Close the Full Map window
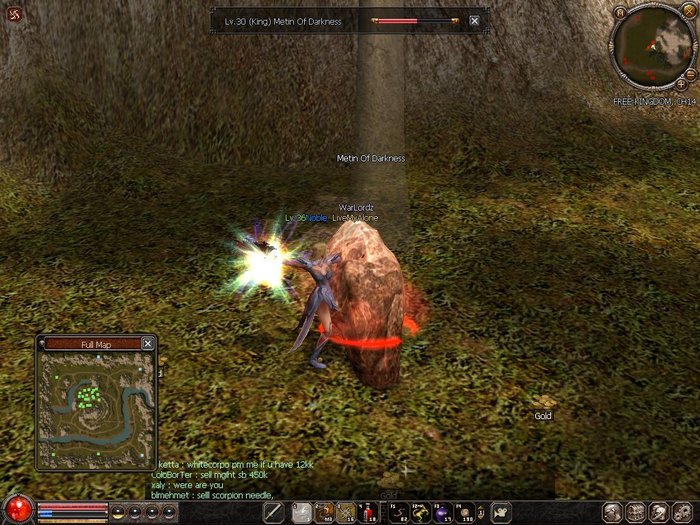Screen dimensions: 700x525 tap(148, 344)
